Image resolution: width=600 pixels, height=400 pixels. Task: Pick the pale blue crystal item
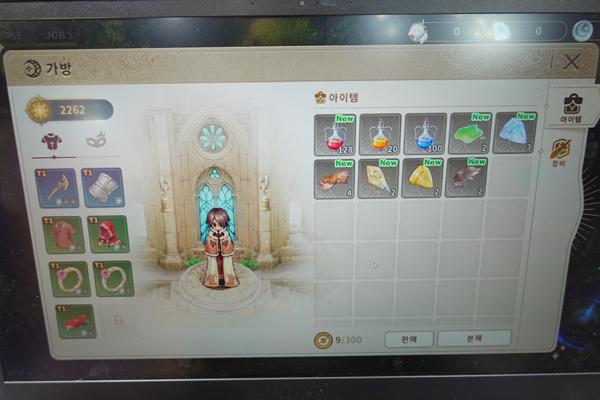pyautogui.click(x=514, y=133)
